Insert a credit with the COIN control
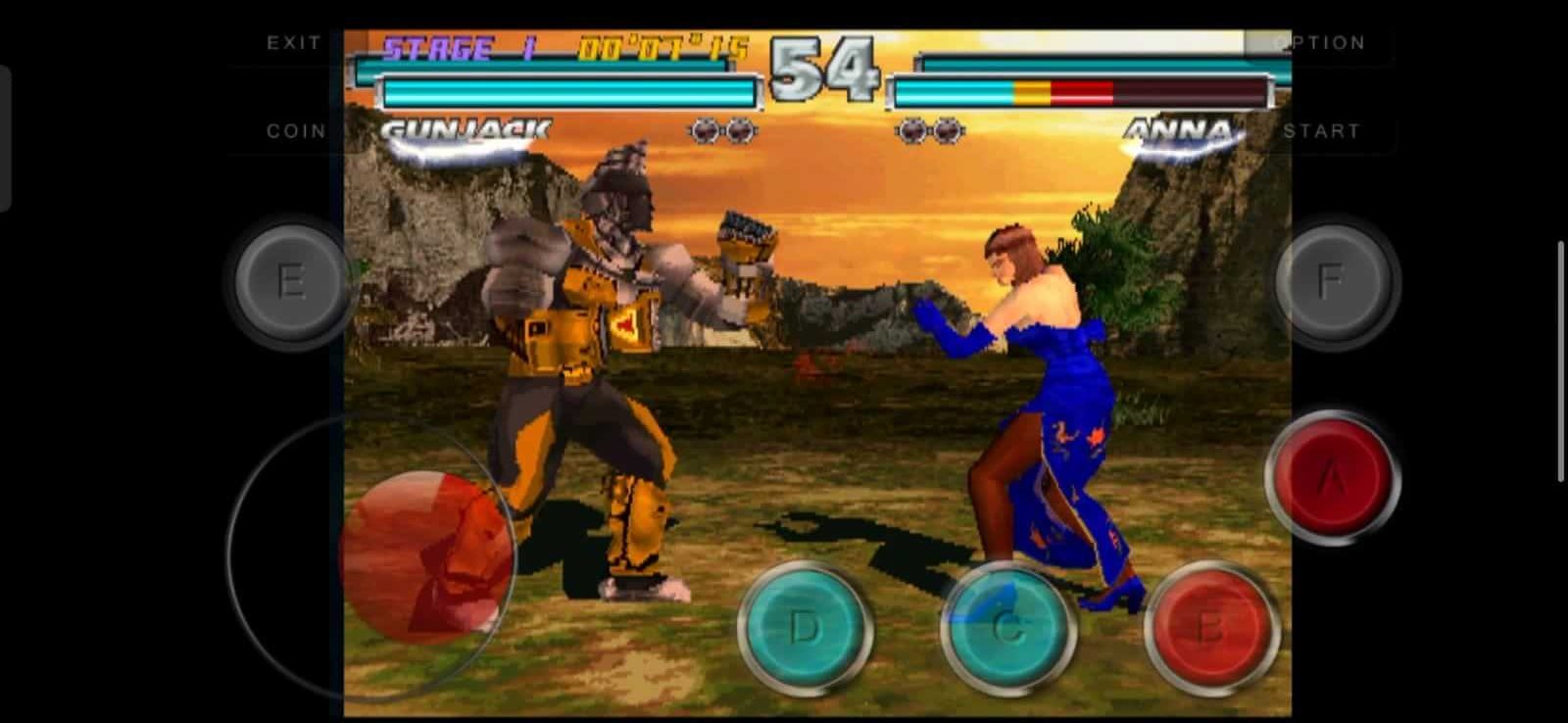This screenshot has height=723, width=1568. pos(296,129)
